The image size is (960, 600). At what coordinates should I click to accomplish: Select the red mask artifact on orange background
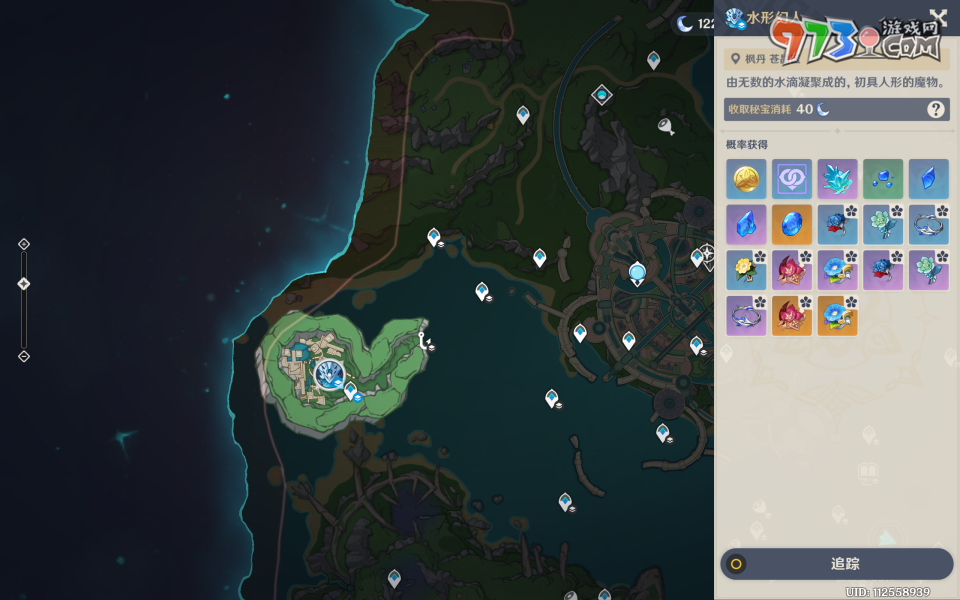792,316
